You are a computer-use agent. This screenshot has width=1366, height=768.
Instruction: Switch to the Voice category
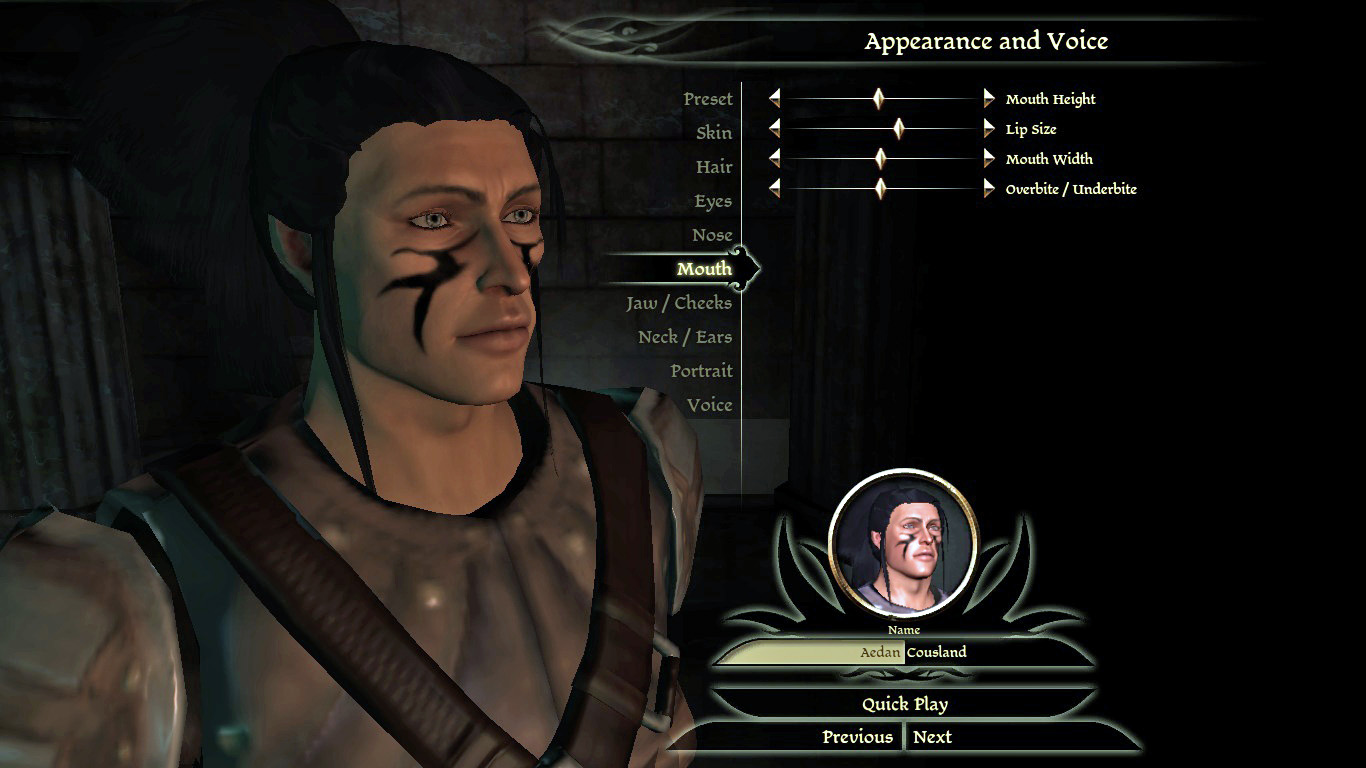709,405
